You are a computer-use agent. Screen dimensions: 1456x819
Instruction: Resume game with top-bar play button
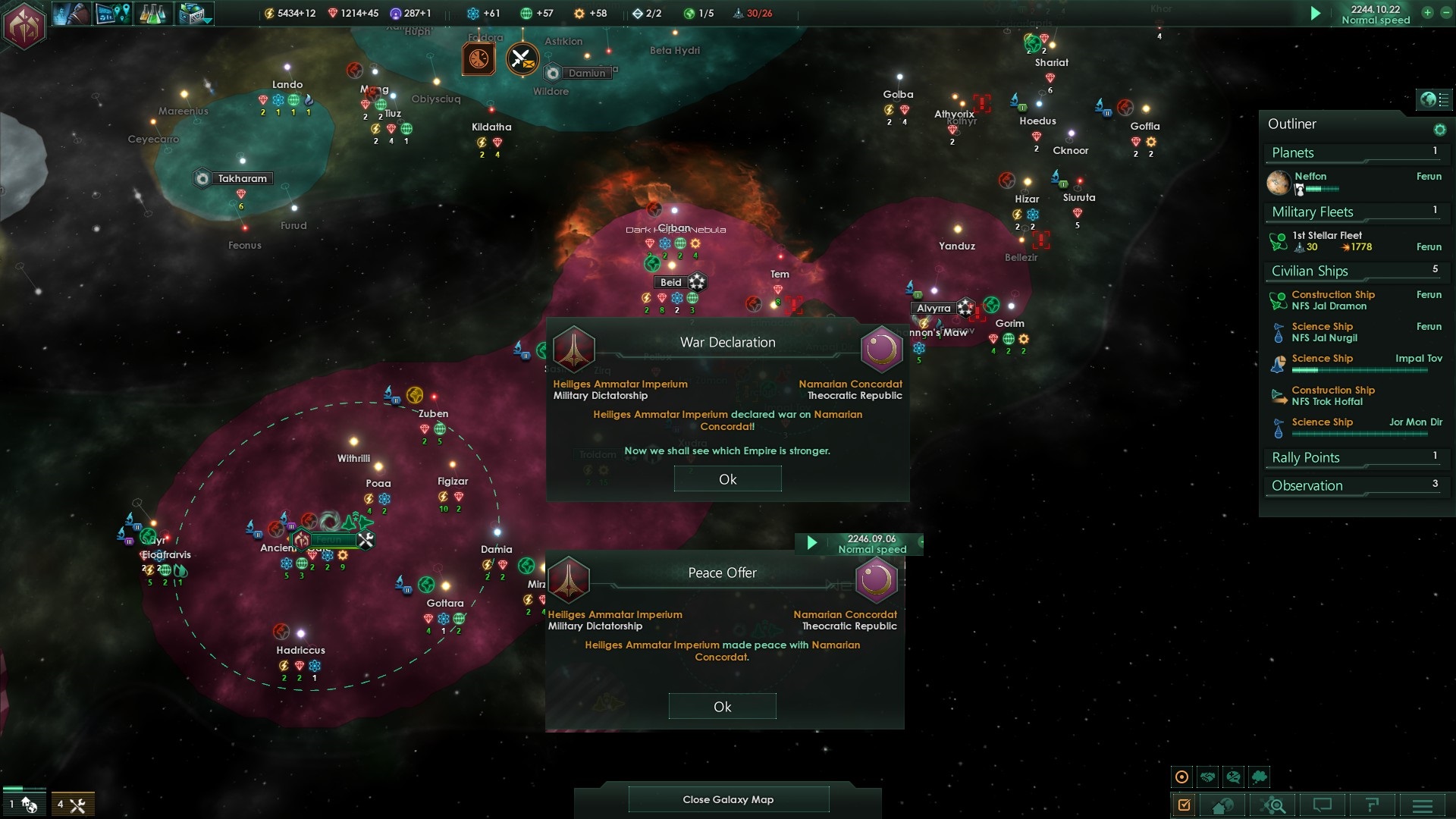click(1316, 14)
